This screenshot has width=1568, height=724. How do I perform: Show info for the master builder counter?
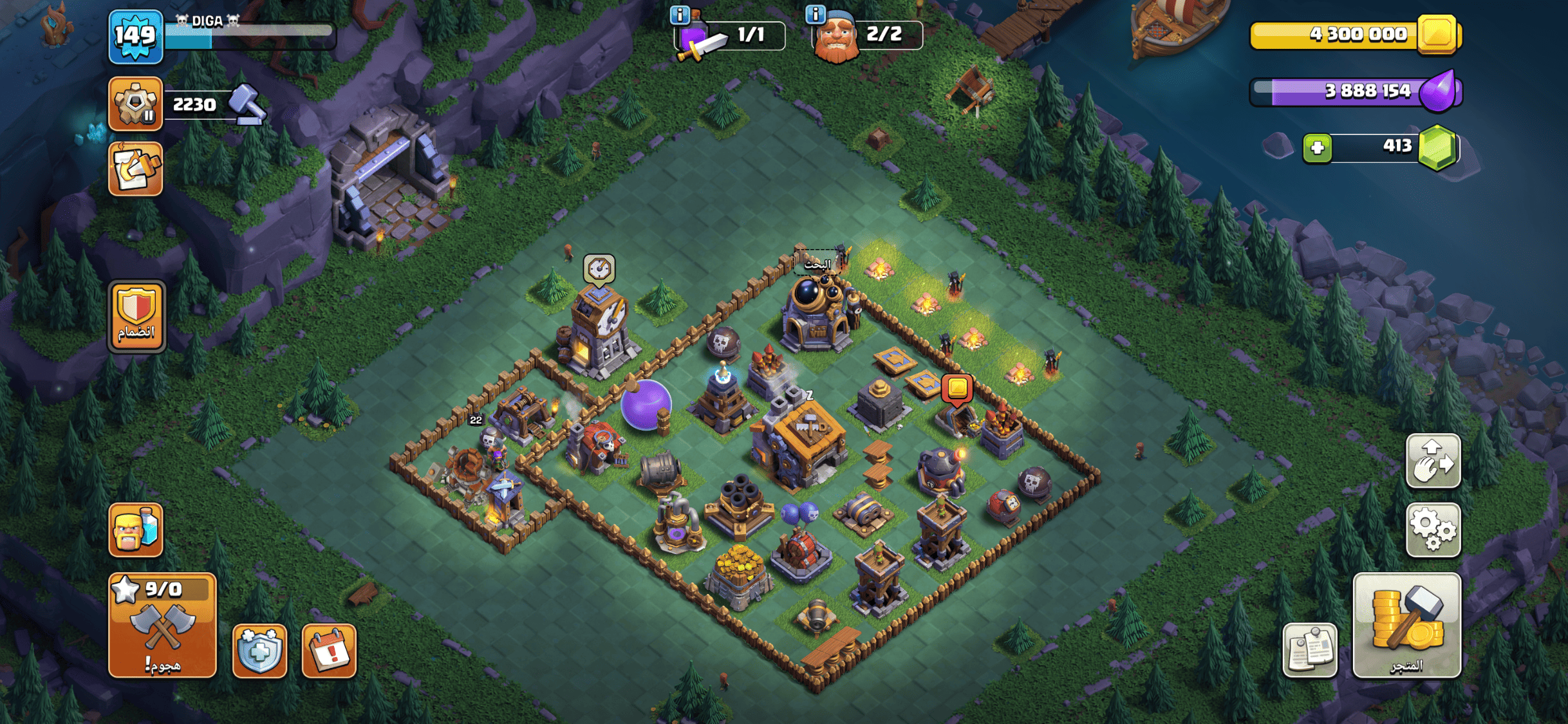816,14
